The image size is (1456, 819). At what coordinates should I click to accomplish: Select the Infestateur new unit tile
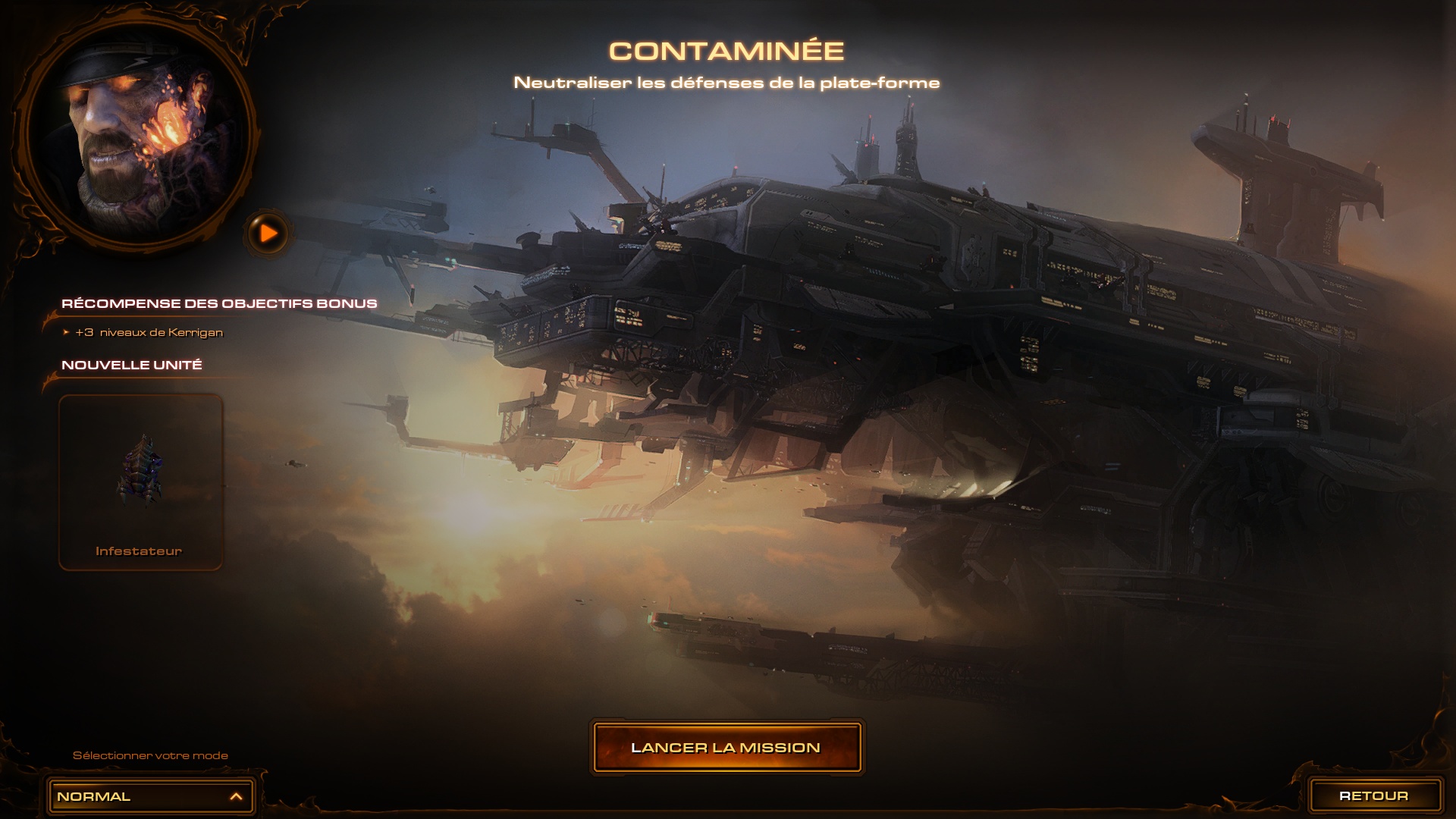click(x=140, y=482)
